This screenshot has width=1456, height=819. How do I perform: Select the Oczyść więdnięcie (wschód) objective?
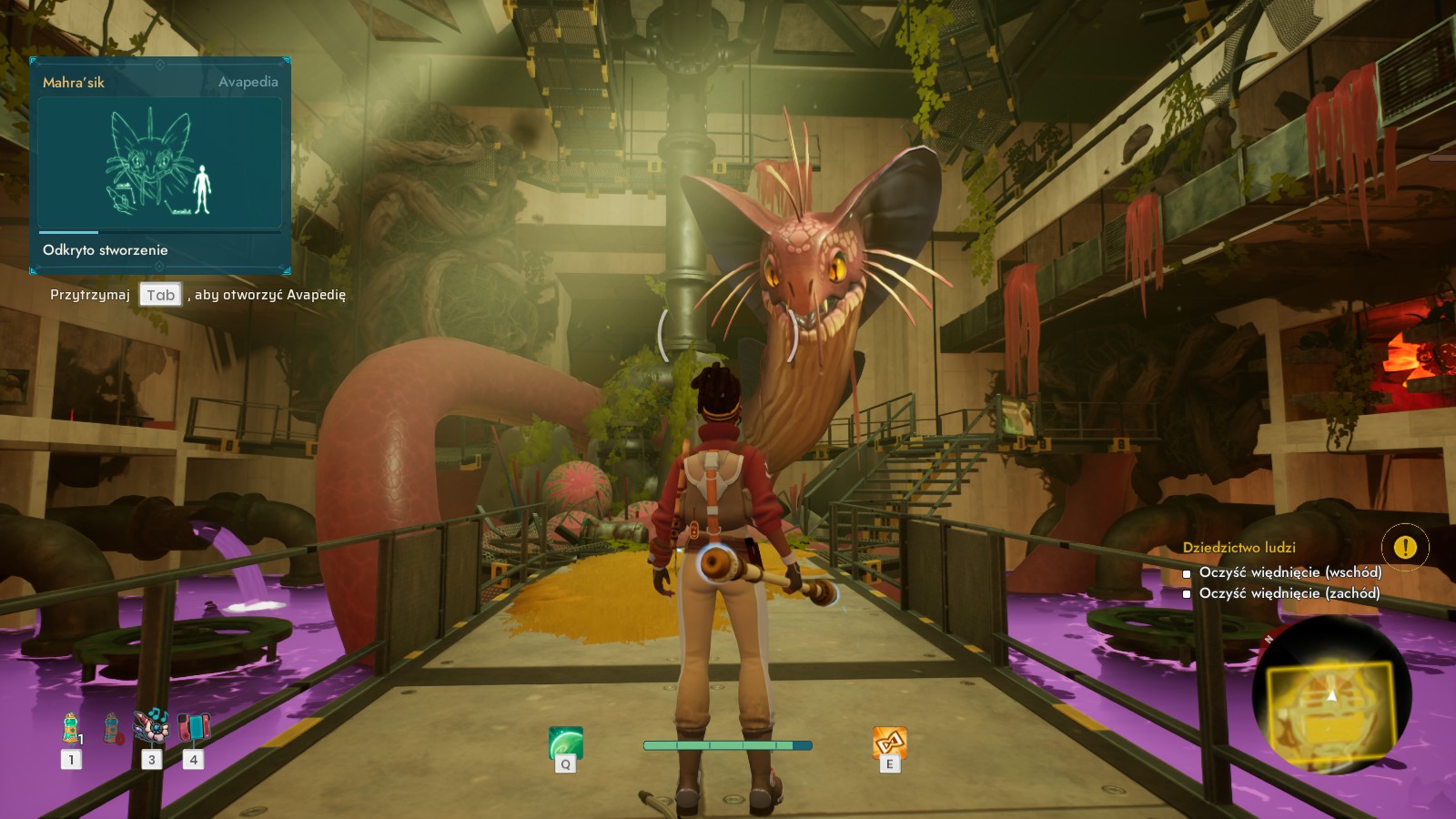click(x=1289, y=572)
